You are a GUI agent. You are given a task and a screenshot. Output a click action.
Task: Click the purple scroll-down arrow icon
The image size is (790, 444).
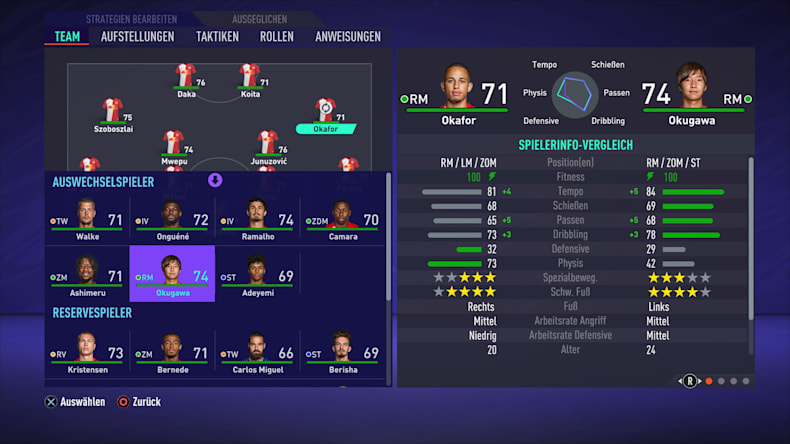tap(214, 180)
